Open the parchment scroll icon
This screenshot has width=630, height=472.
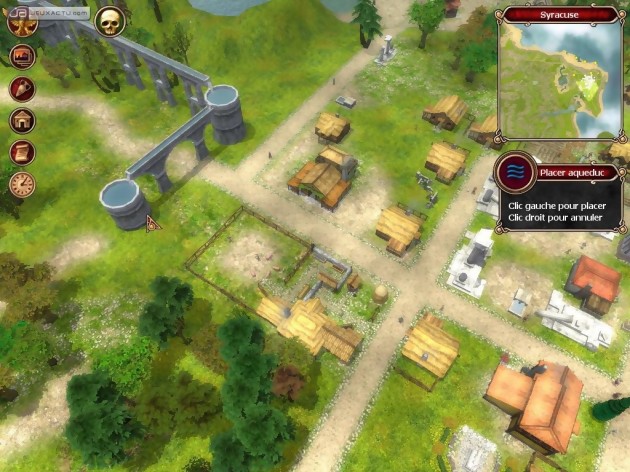[22, 152]
